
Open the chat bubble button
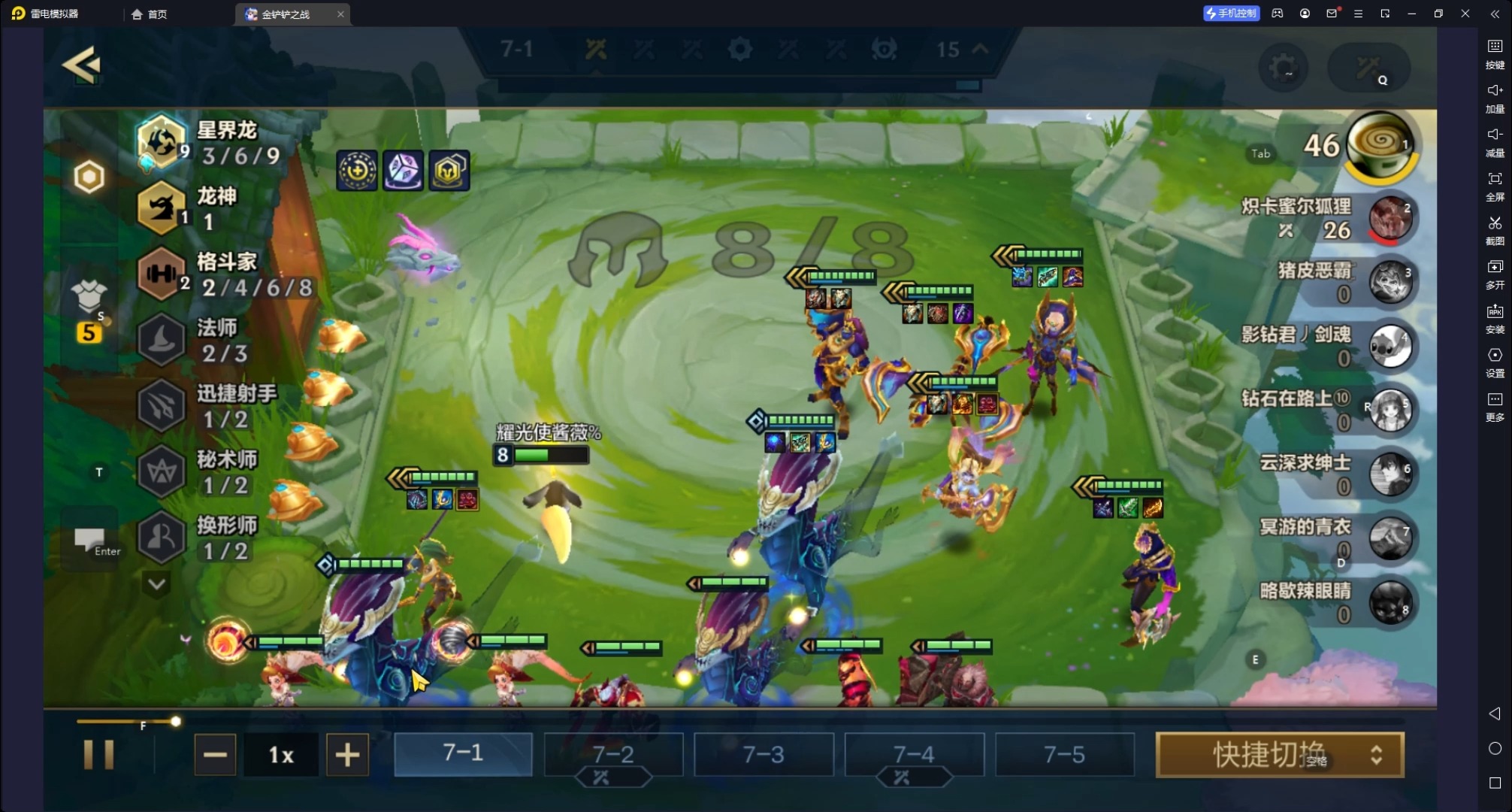(90, 538)
